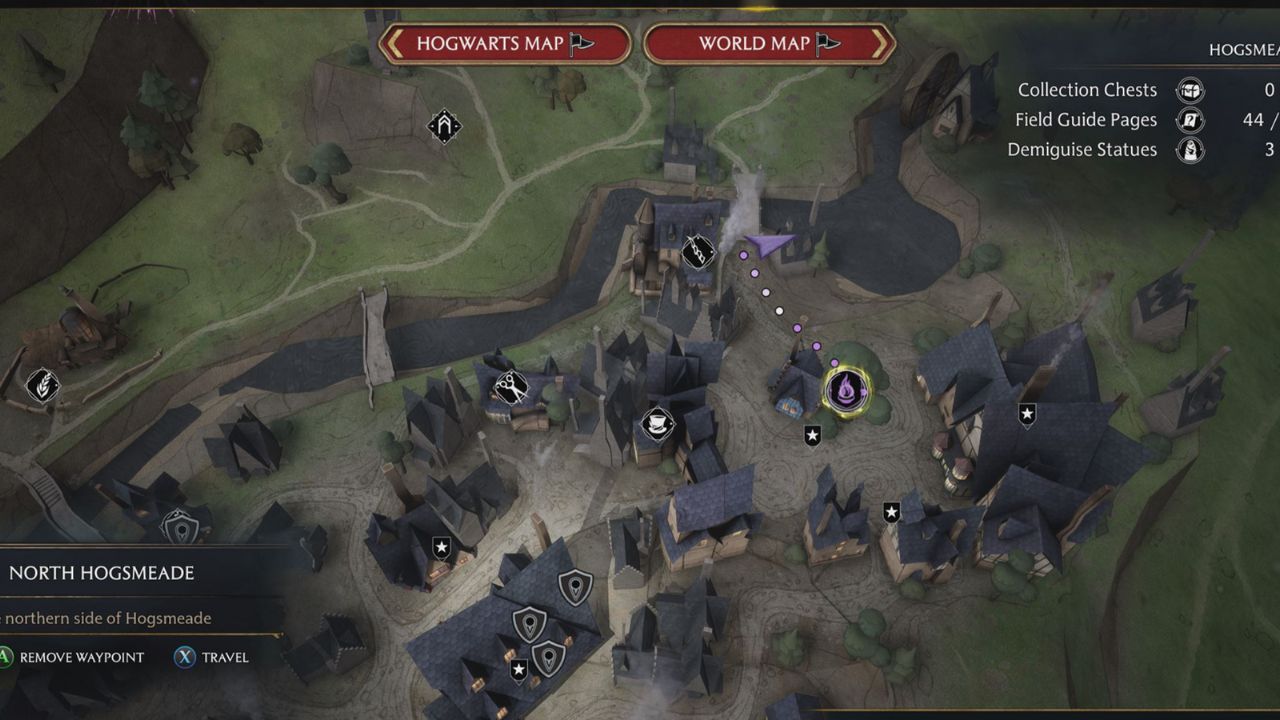Select the star marker below the Floo Flame
Viewport: 1280px width, 720px height.
pyautogui.click(x=812, y=435)
